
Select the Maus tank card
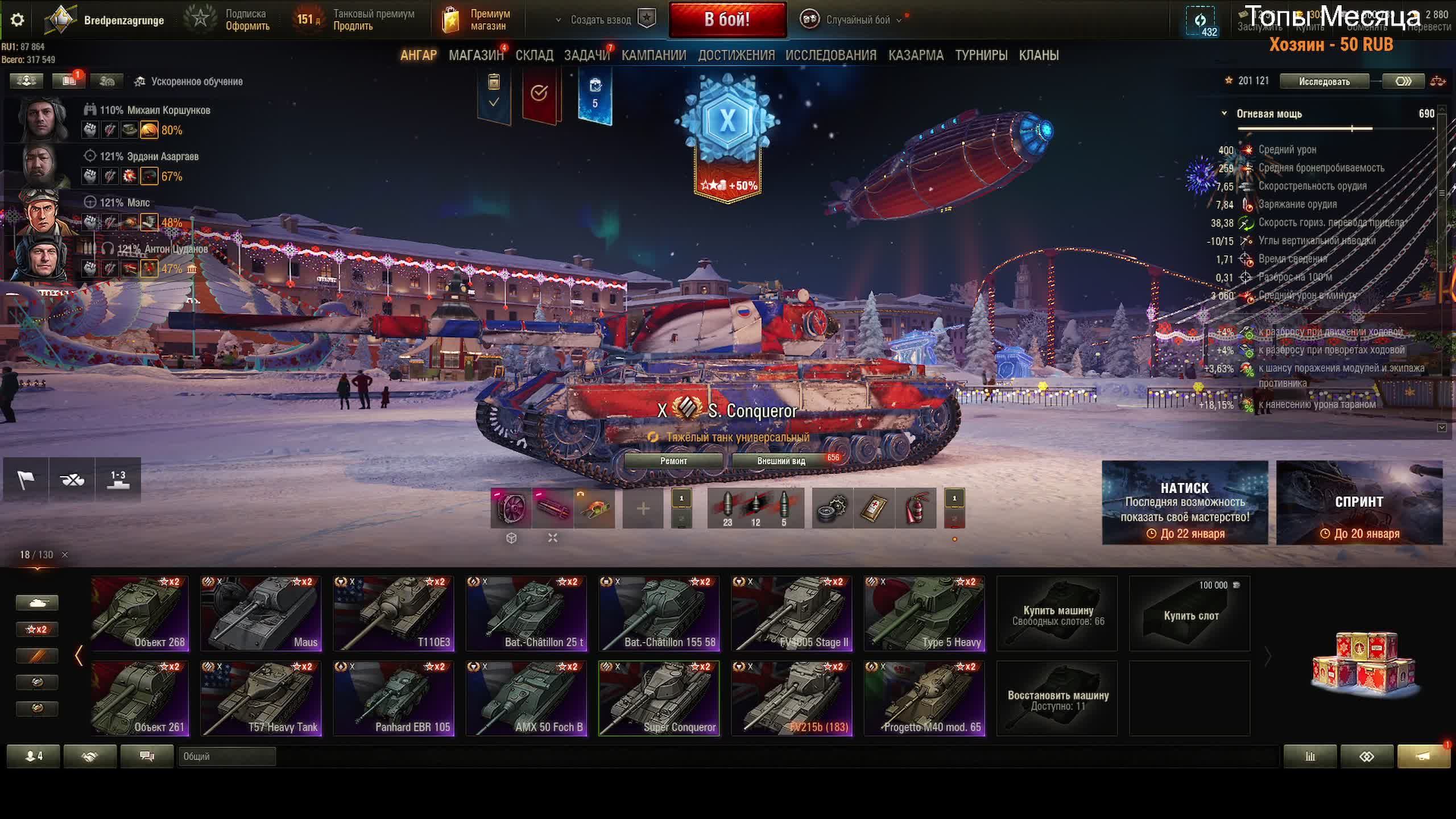[261, 613]
